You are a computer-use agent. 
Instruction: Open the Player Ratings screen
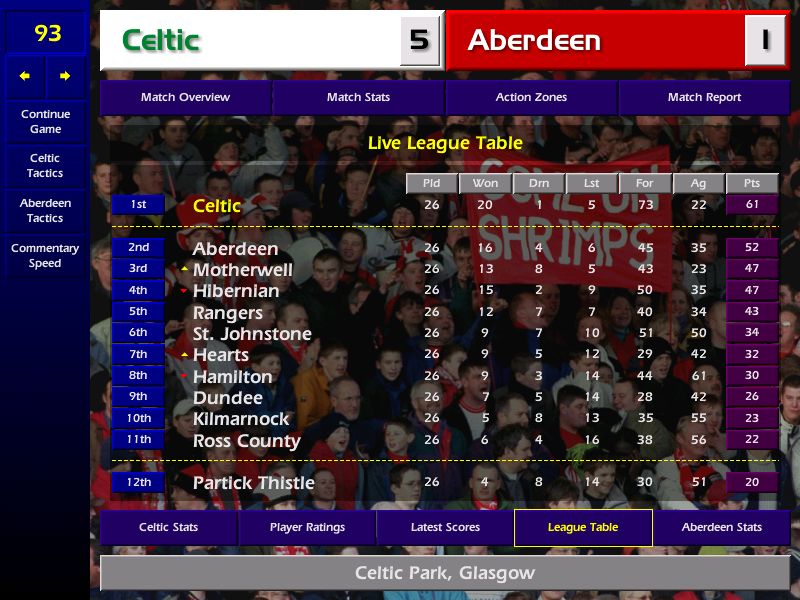tap(307, 527)
